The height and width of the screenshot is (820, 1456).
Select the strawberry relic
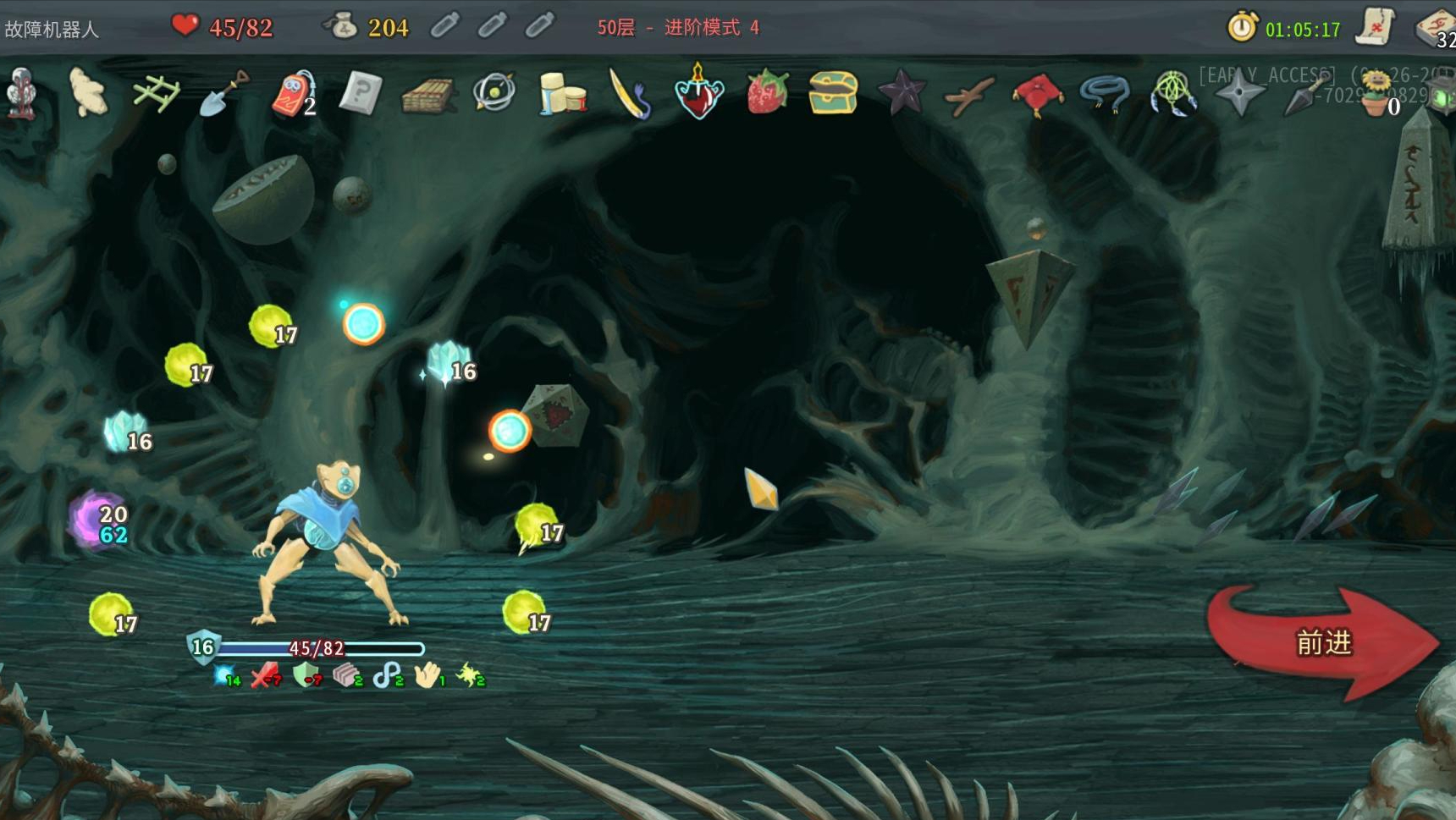[767, 93]
